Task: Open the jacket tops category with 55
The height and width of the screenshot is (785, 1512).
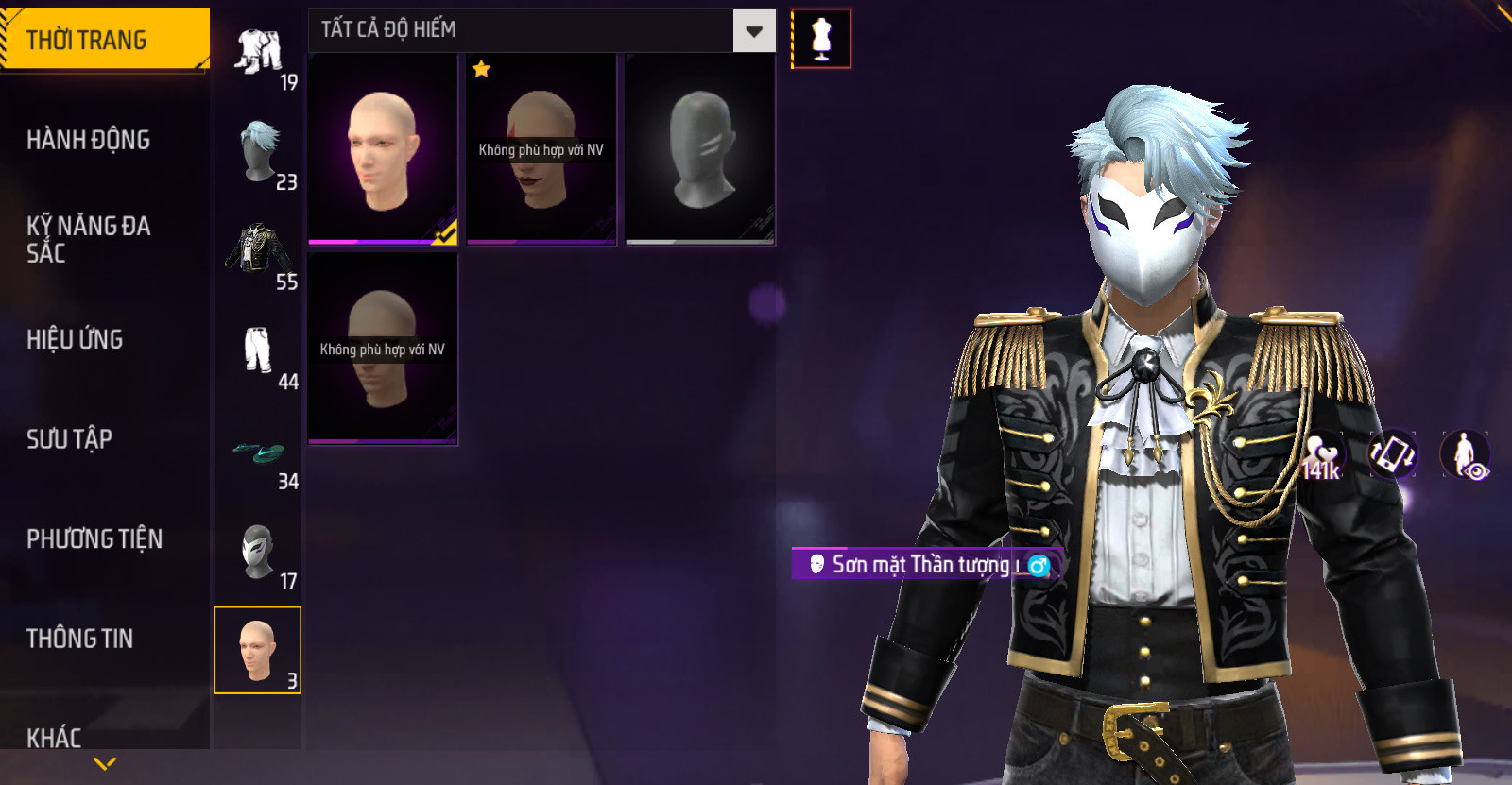Action: pyautogui.click(x=259, y=253)
